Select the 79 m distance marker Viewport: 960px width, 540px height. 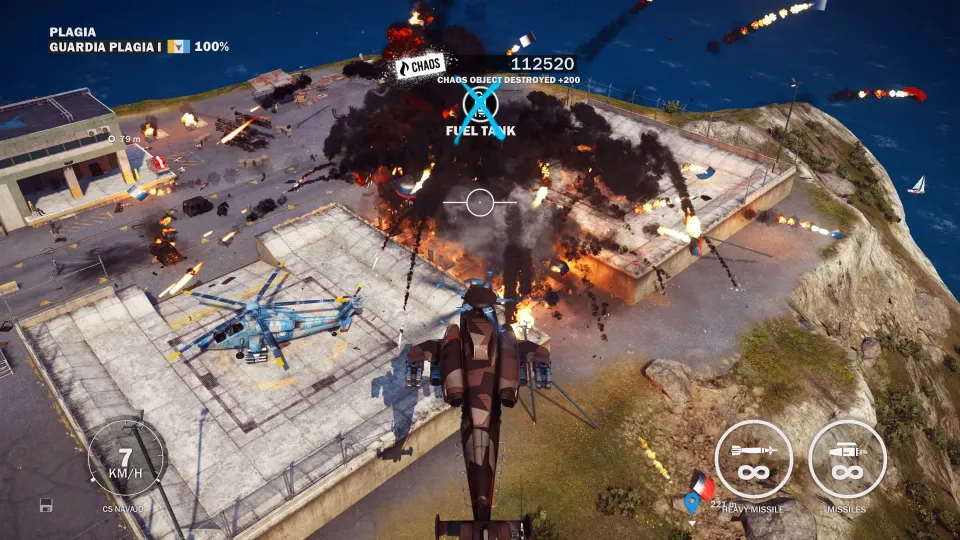pos(125,139)
